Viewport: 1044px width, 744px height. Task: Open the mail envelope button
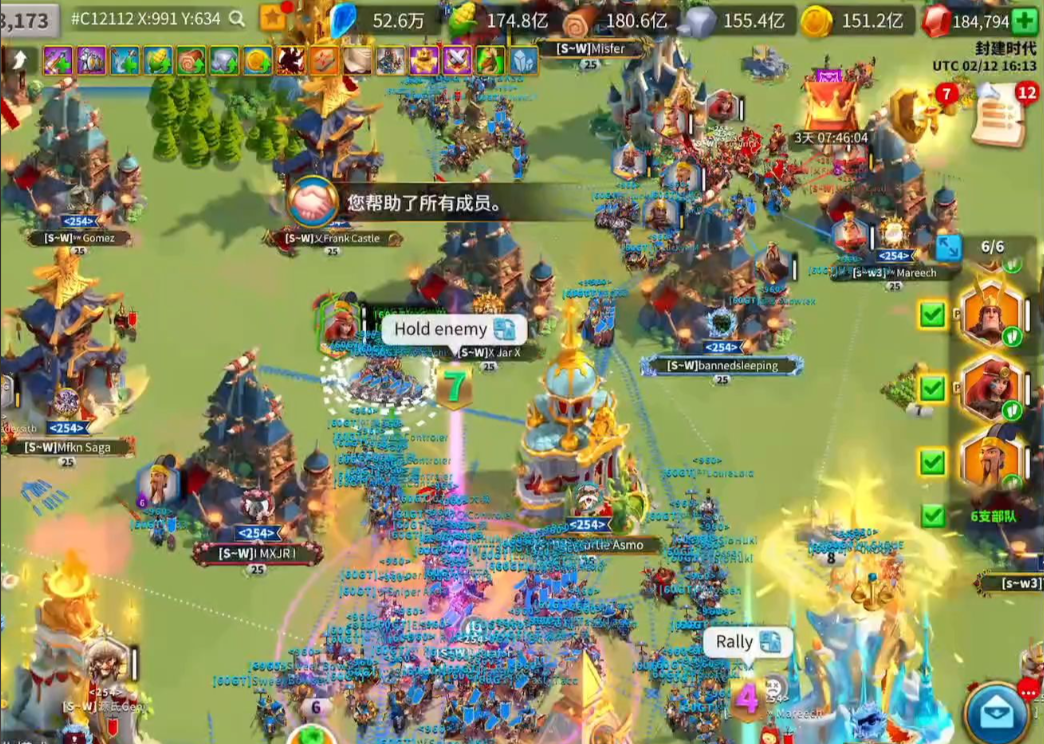(996, 713)
